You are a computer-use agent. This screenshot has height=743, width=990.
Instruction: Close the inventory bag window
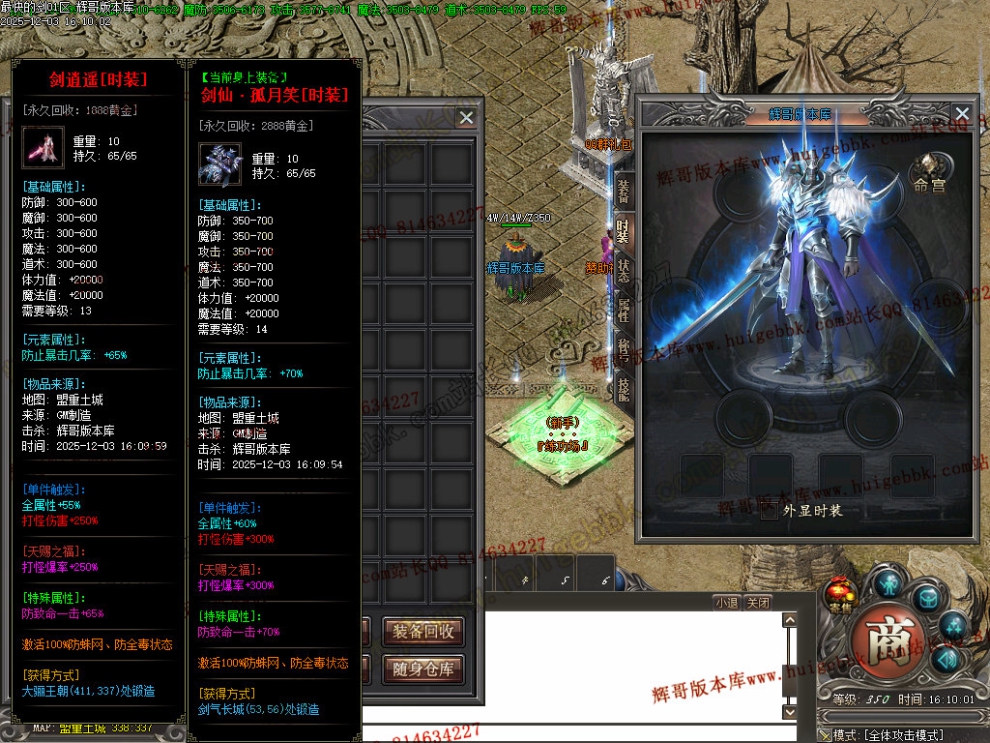466,117
